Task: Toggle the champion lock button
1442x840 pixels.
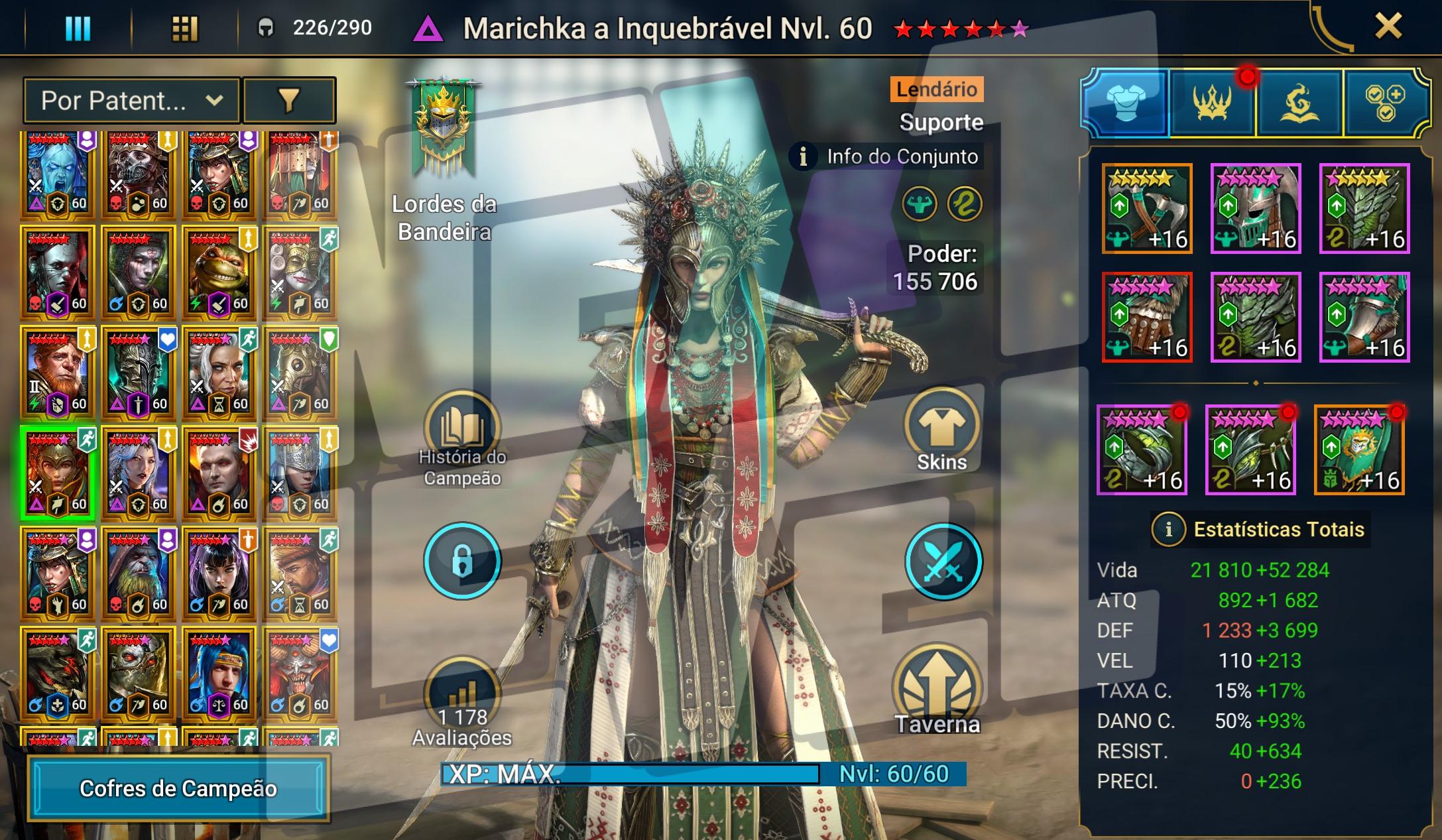Action: coord(462,561)
